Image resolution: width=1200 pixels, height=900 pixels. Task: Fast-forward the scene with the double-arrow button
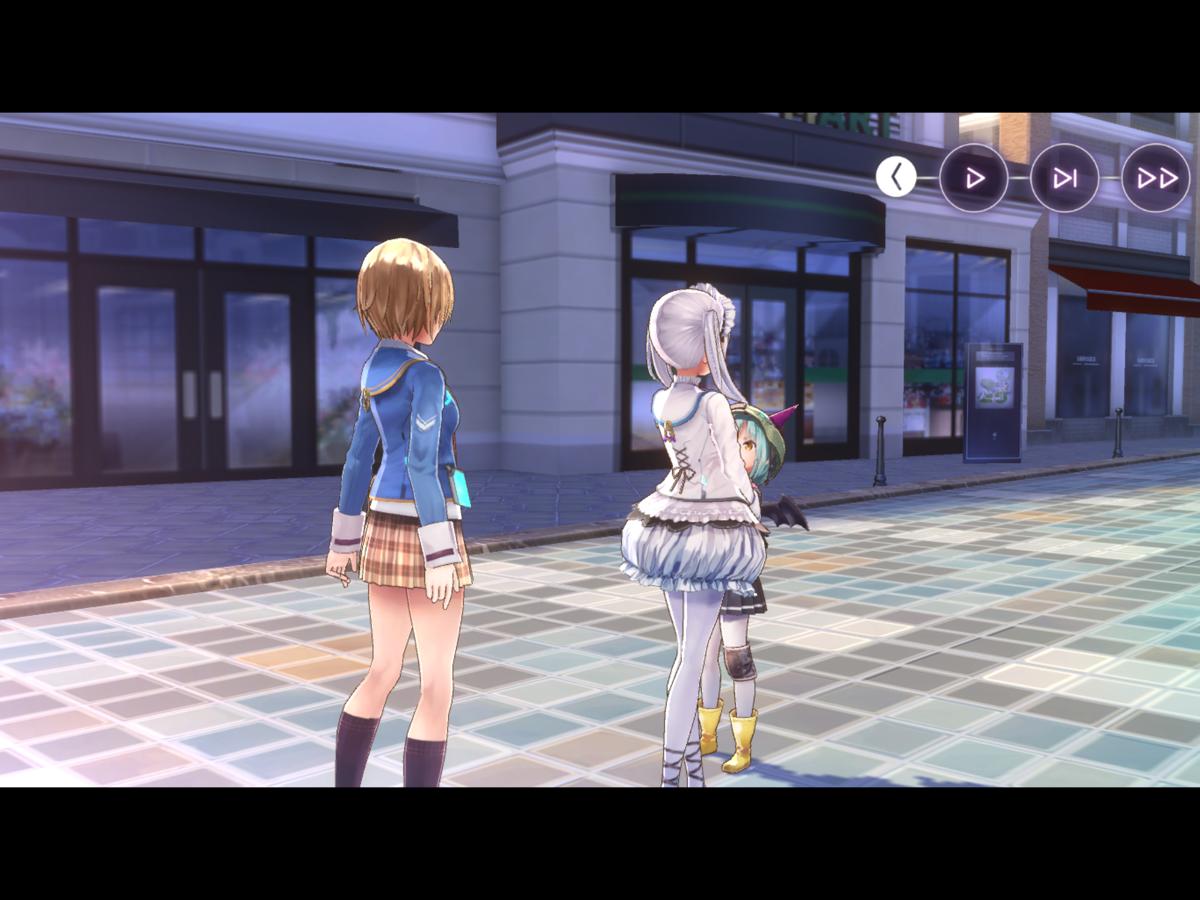(x=1156, y=178)
